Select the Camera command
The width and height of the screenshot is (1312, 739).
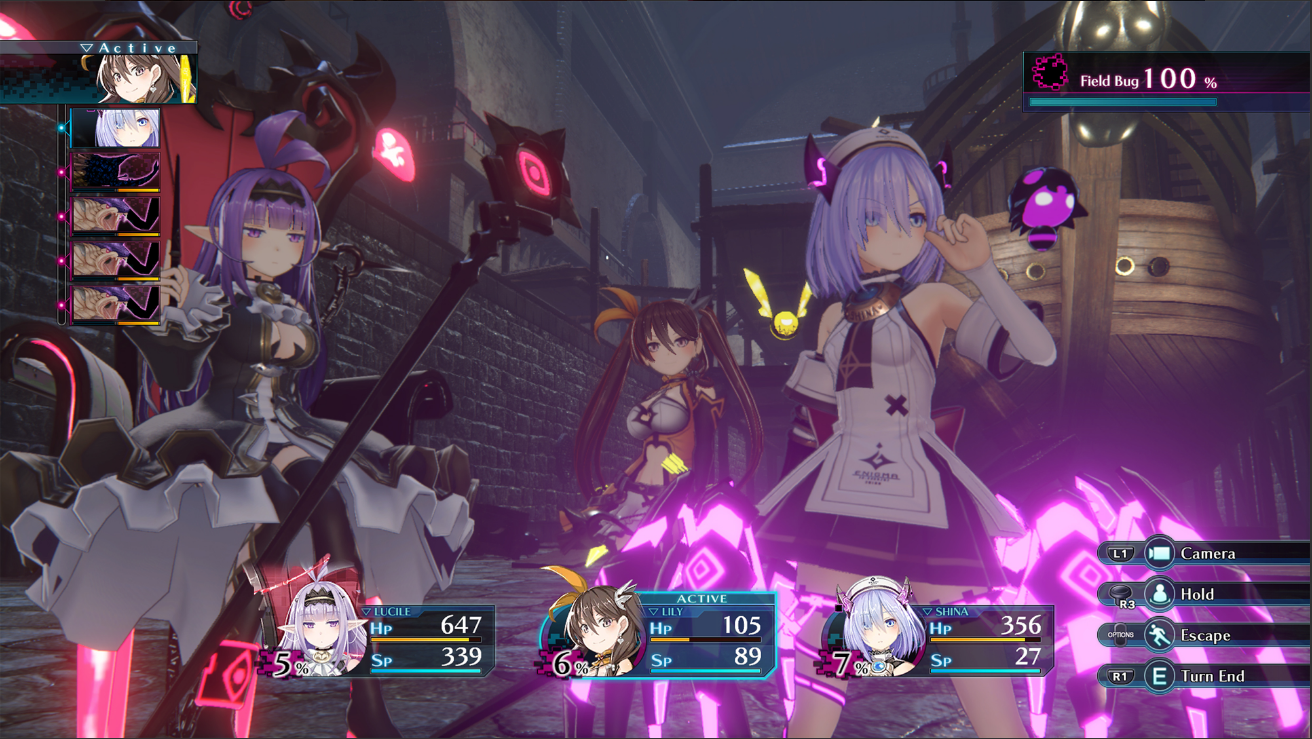pyautogui.click(x=1207, y=553)
